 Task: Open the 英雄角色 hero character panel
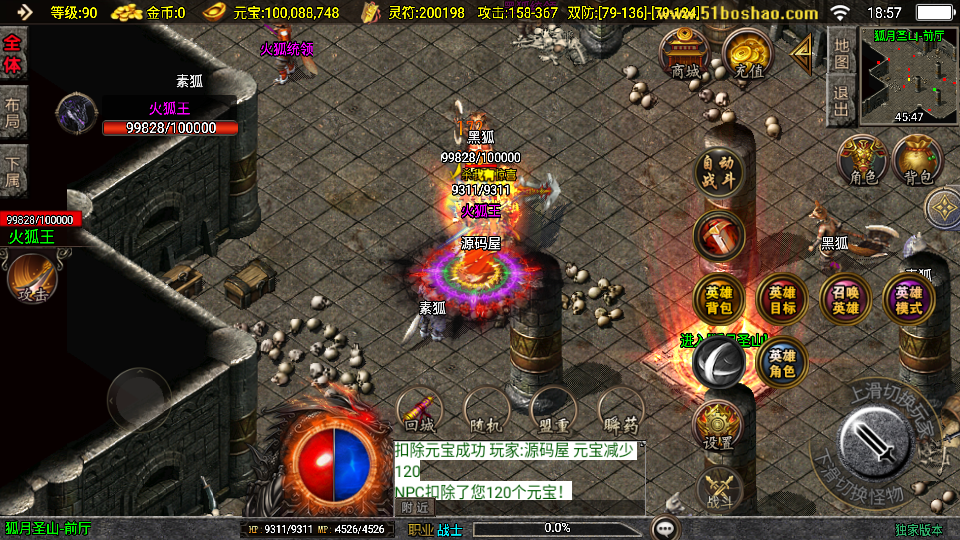[x=782, y=363]
